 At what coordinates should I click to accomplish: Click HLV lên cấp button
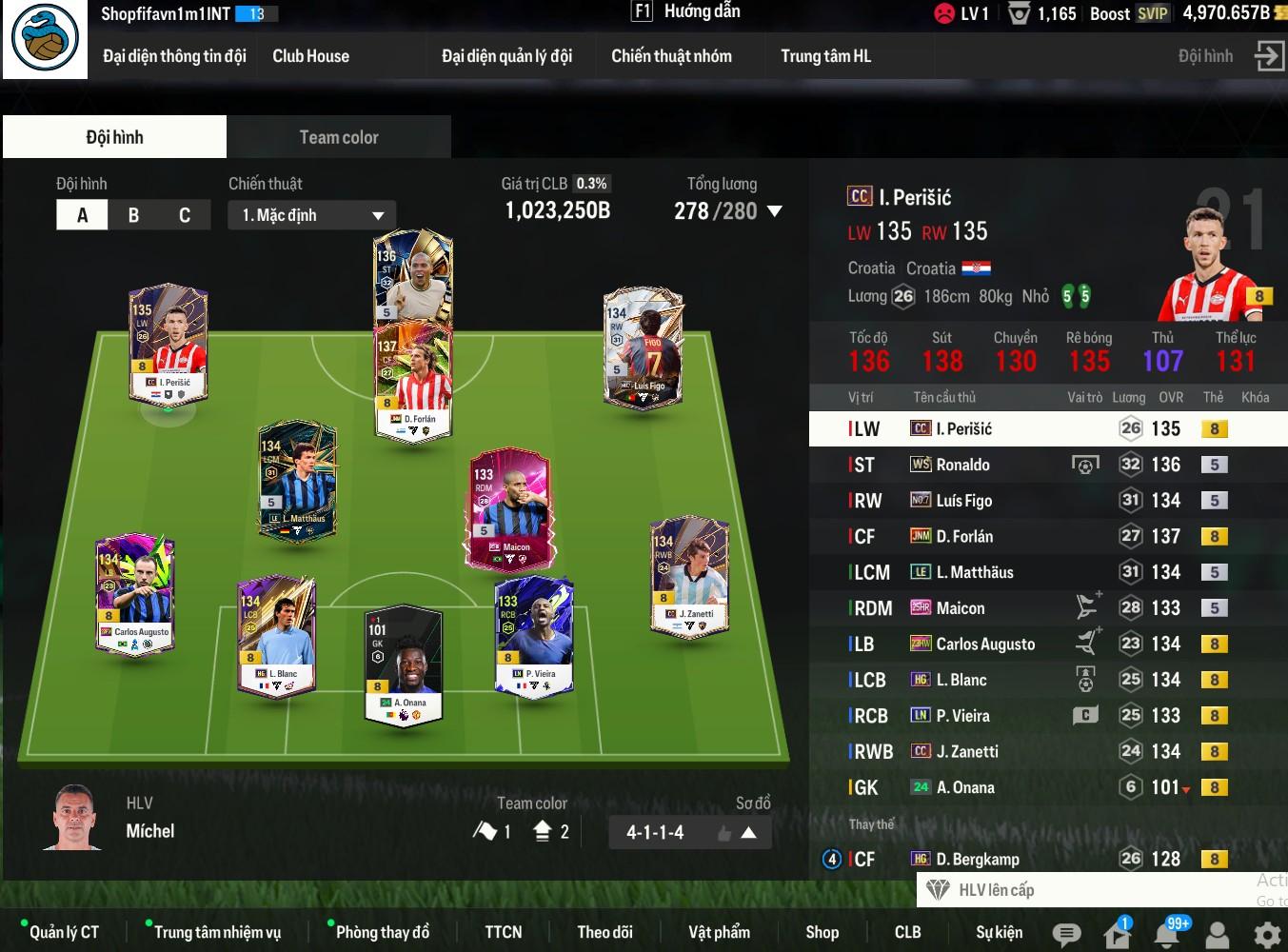tap(995, 890)
